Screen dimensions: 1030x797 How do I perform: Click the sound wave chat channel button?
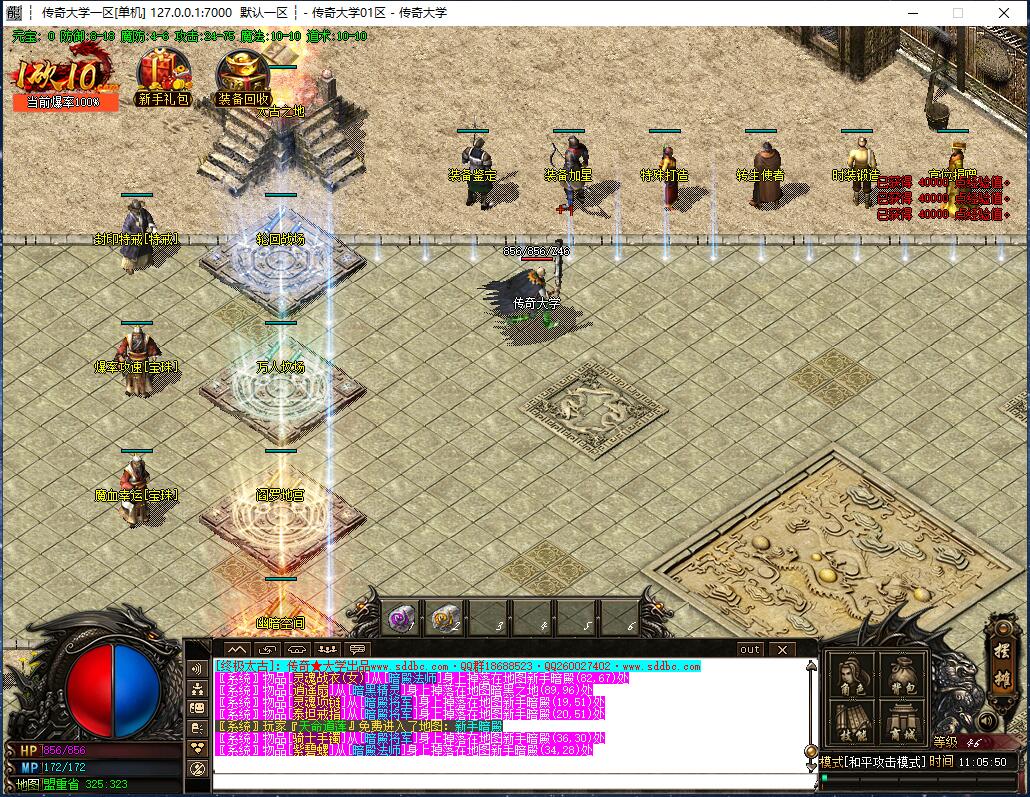point(197,667)
